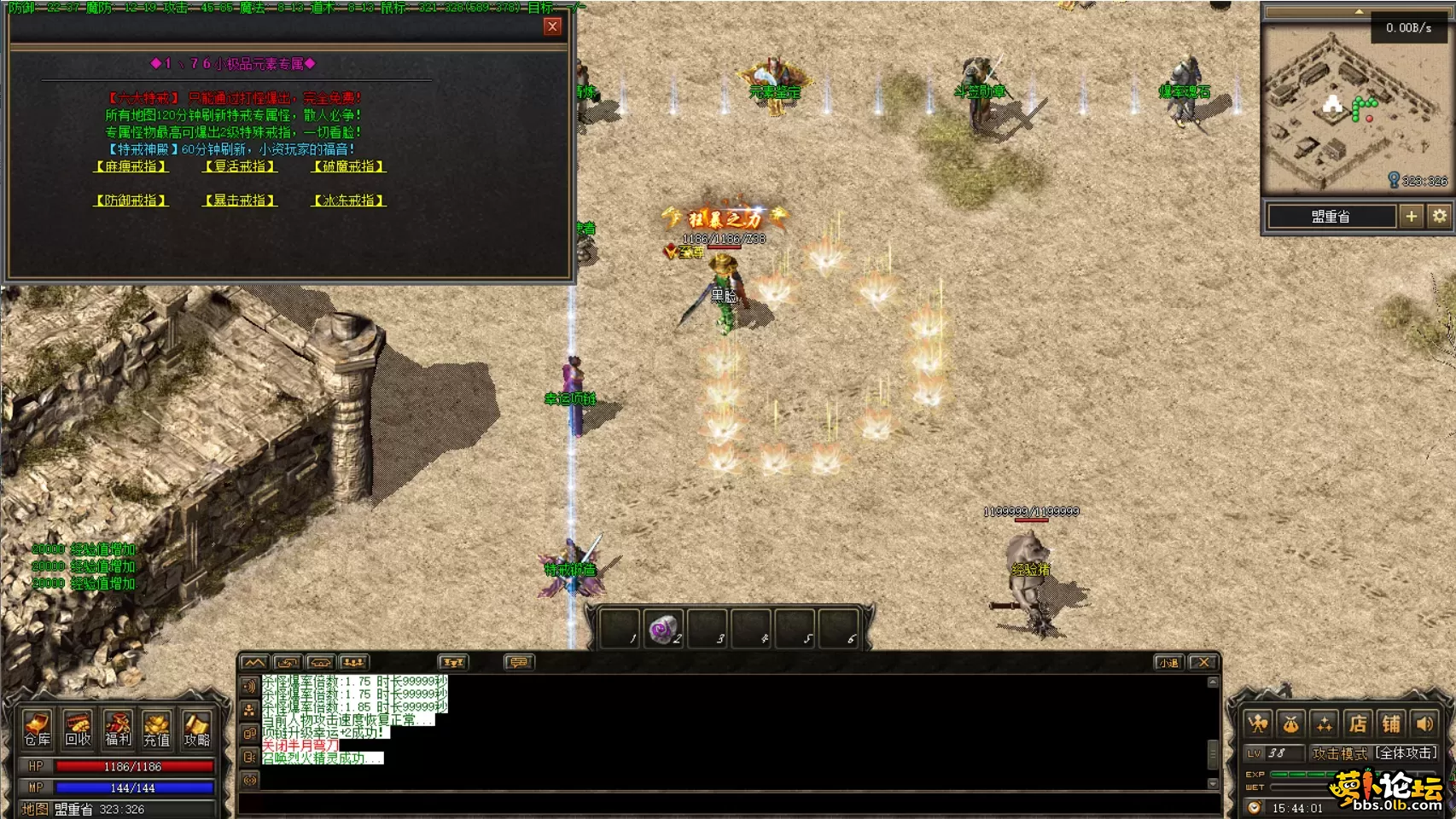1456x819 pixels.
Task: Open the 回收 recycle button
Action: pyautogui.click(x=78, y=729)
